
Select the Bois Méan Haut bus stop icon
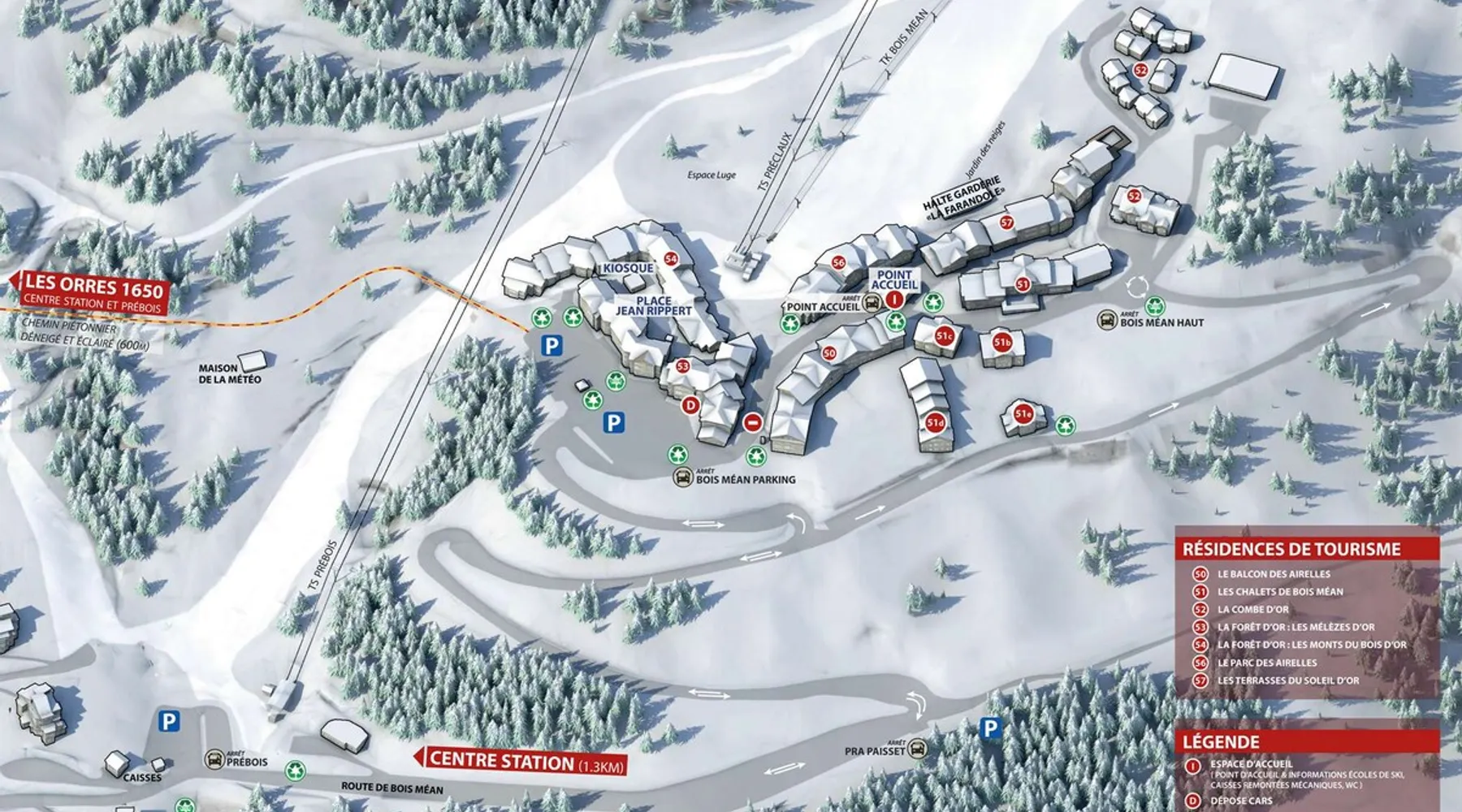(1106, 319)
